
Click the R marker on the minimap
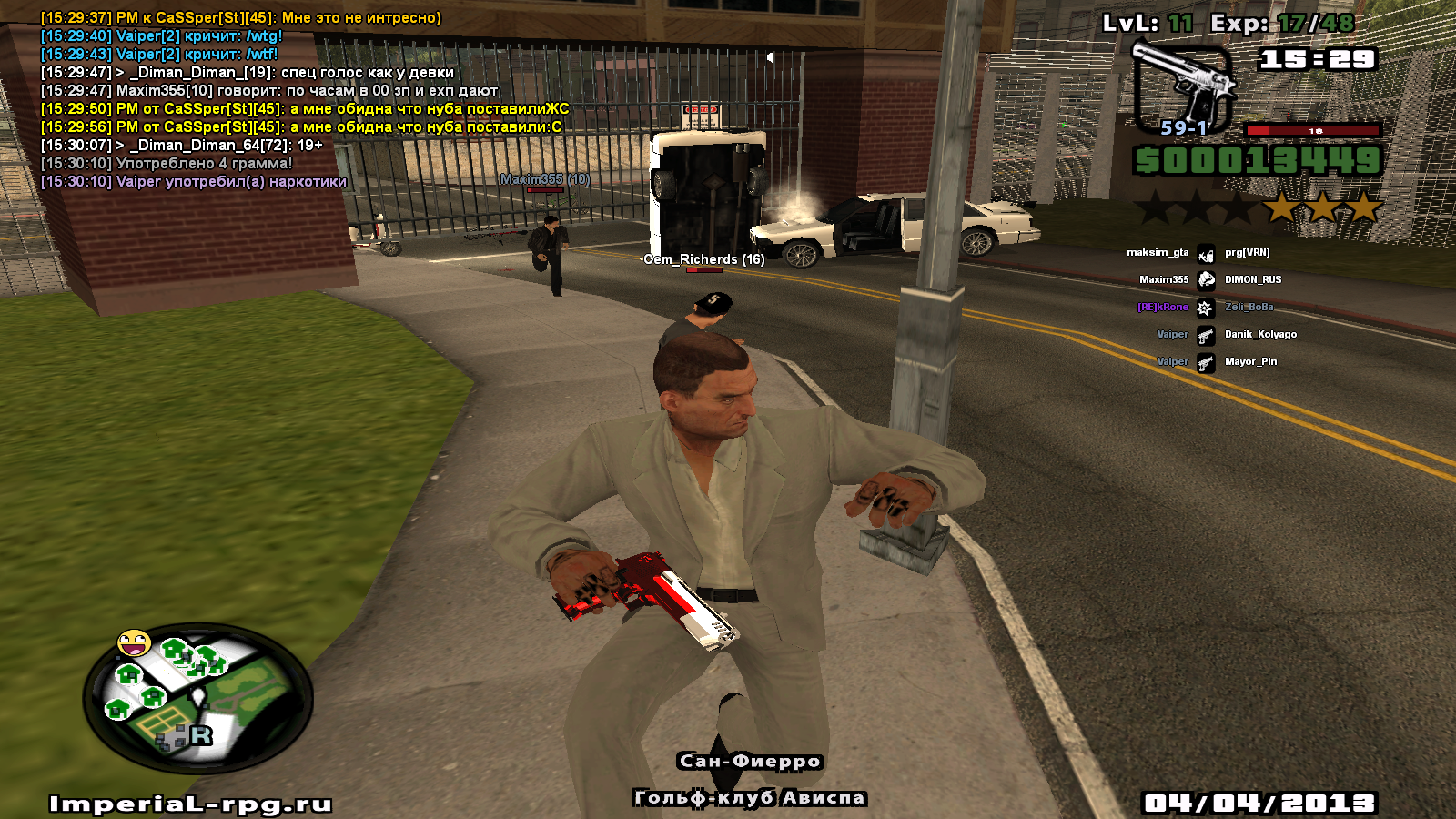(201, 734)
